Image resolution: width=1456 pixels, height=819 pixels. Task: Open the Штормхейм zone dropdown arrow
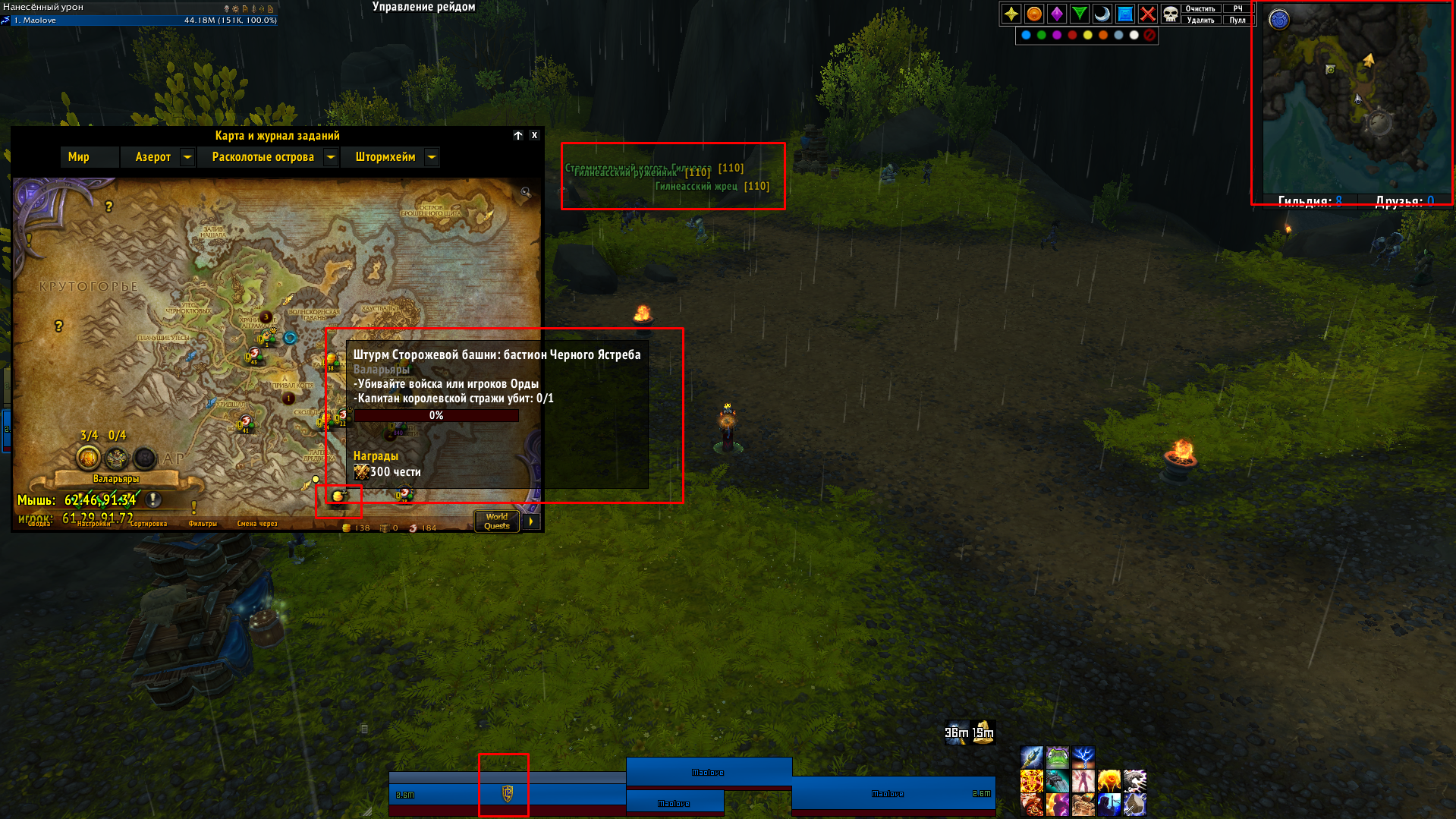pyautogui.click(x=431, y=157)
